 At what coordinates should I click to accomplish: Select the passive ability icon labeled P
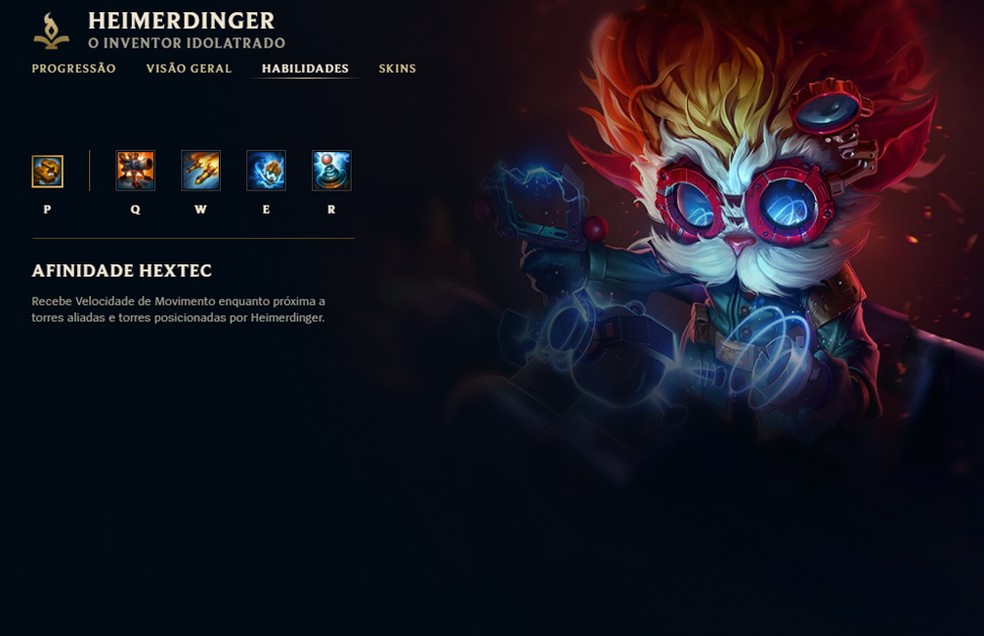pos(48,171)
